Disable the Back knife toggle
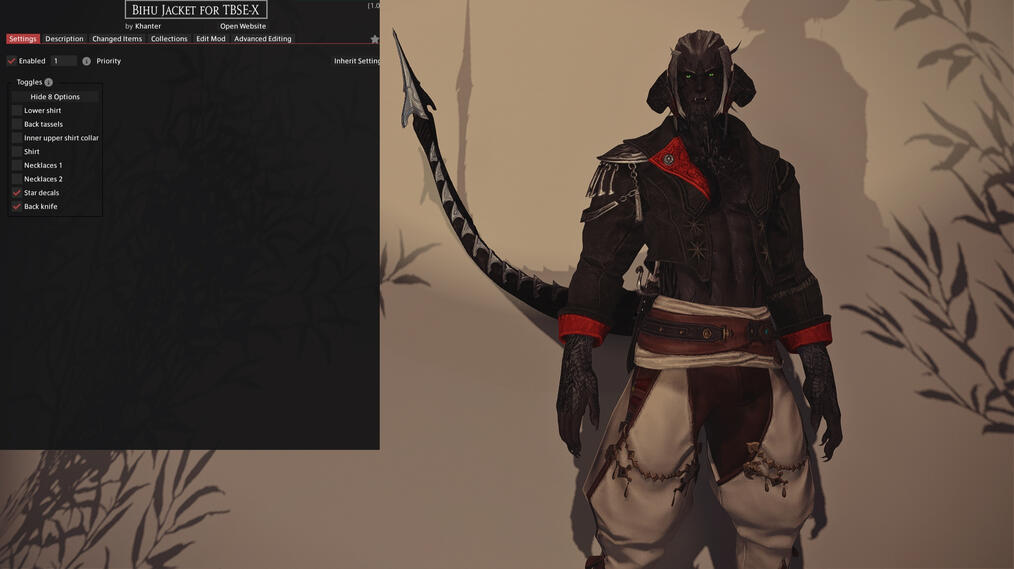 [x=17, y=206]
